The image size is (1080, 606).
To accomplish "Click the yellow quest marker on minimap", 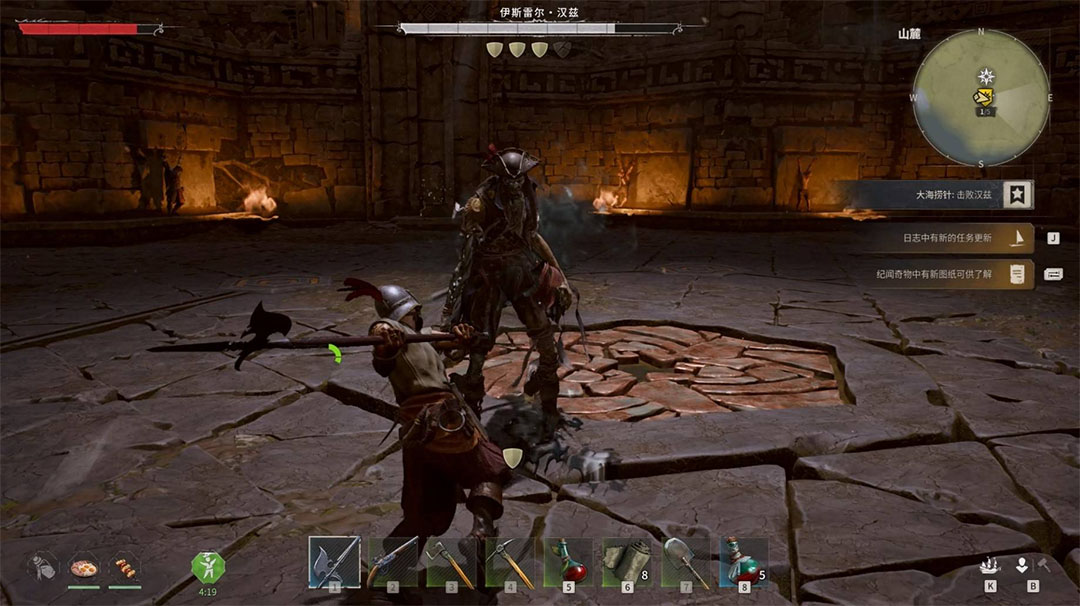I will (985, 96).
